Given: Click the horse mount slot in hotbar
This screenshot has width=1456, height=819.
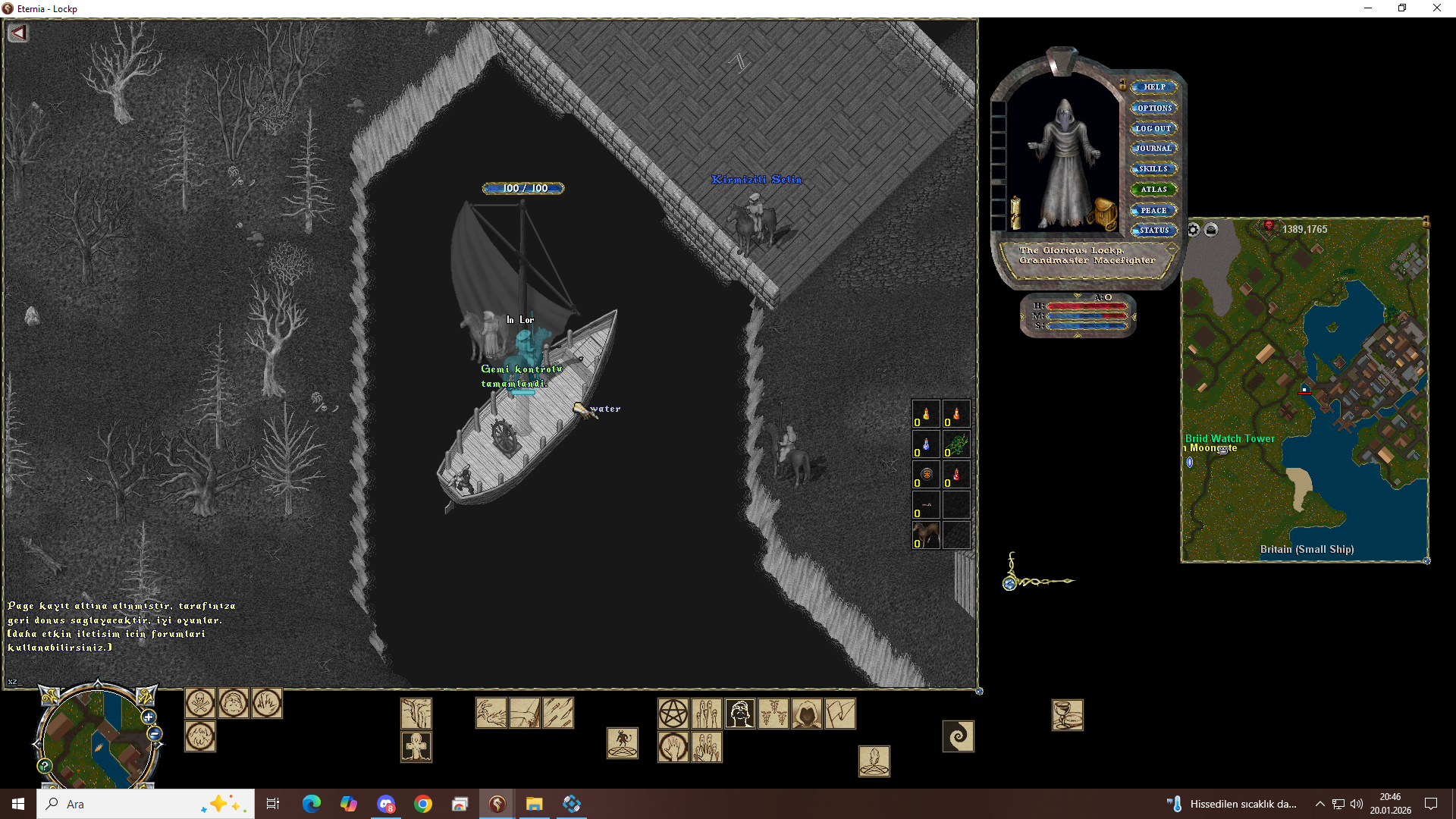Looking at the screenshot, I should click(x=925, y=535).
